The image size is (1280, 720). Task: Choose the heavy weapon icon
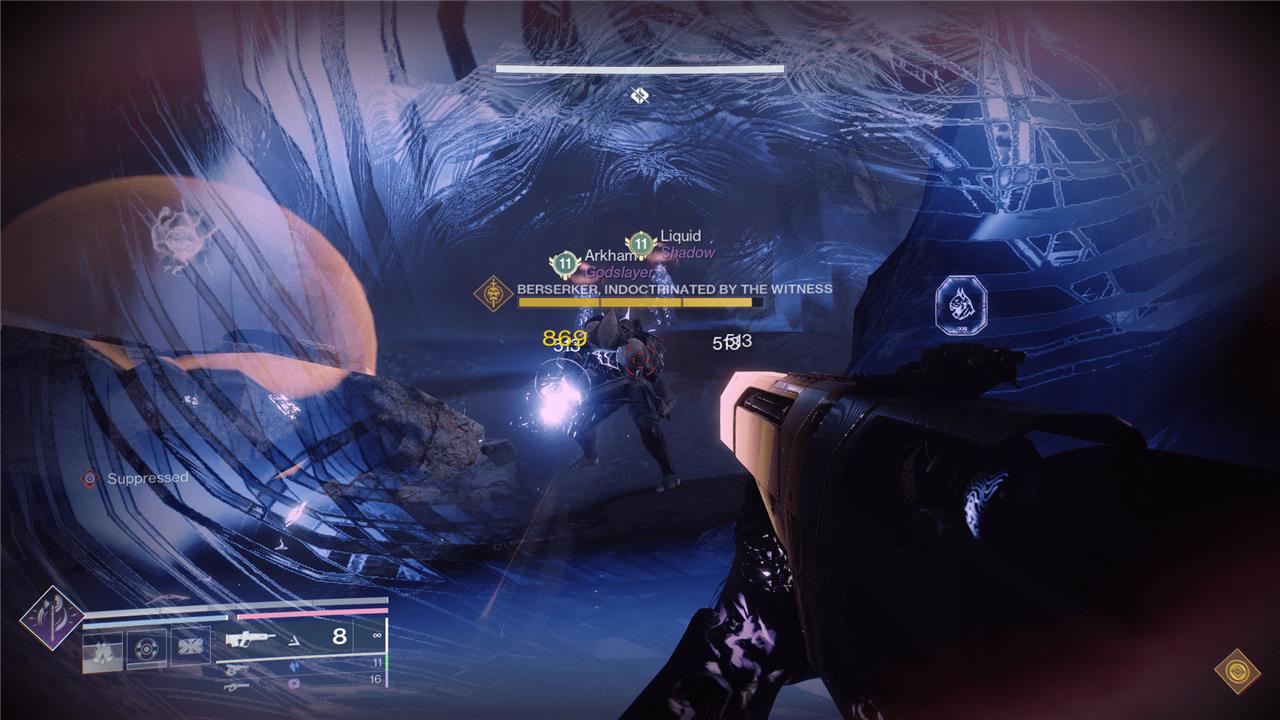(238, 686)
